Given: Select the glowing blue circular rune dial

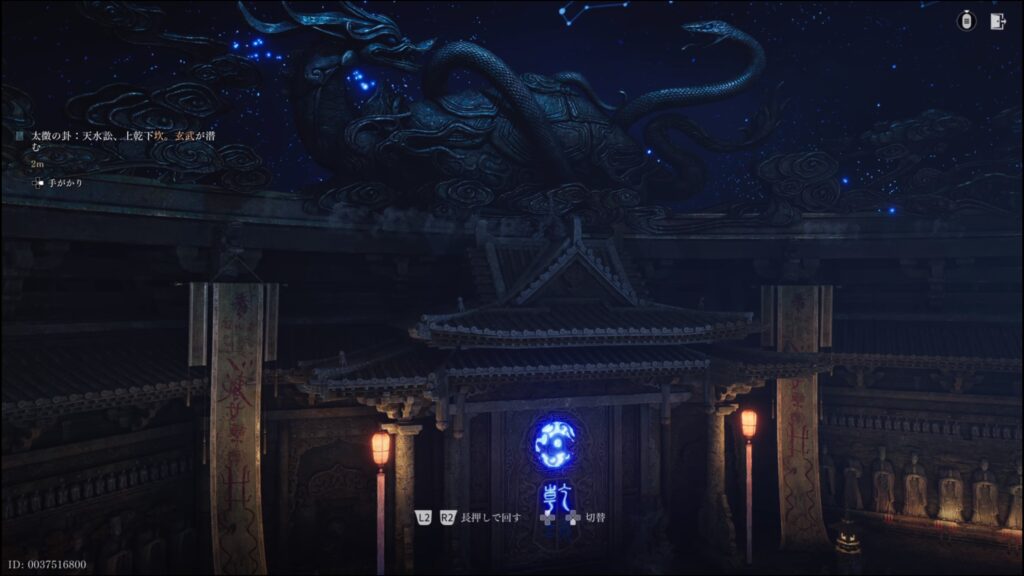Looking at the screenshot, I should [555, 444].
